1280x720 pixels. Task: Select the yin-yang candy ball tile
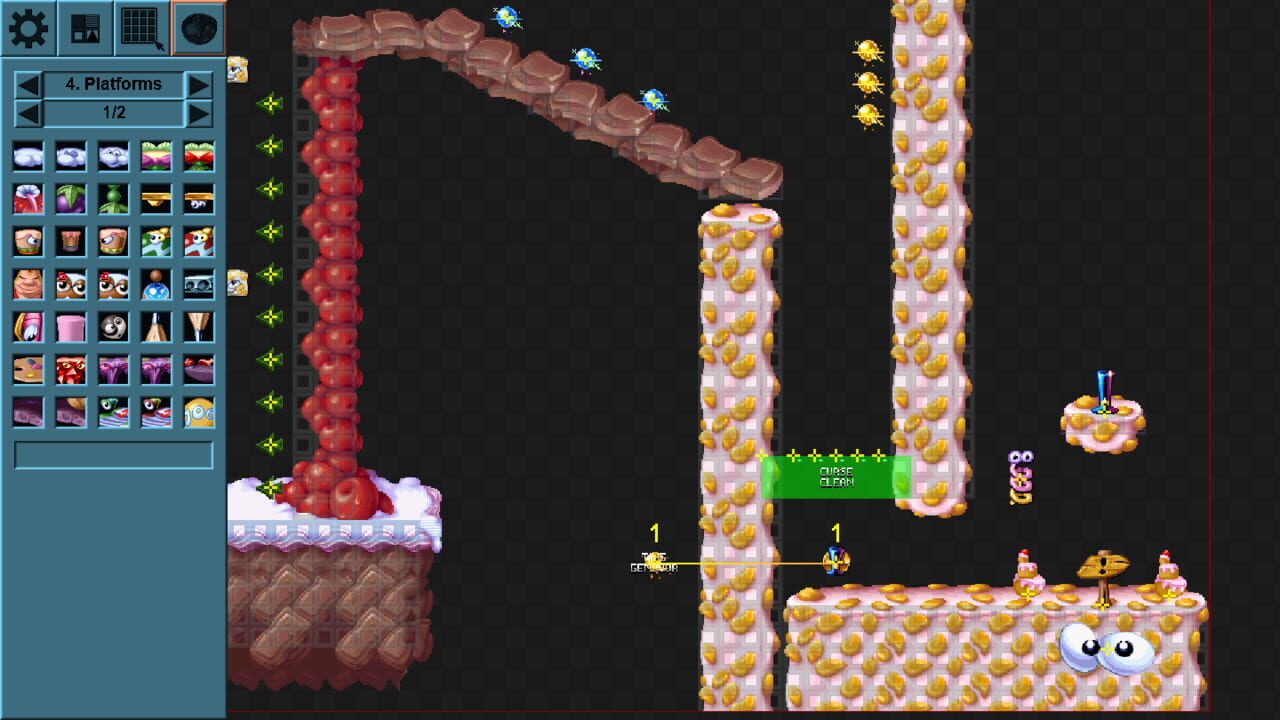tap(111, 325)
